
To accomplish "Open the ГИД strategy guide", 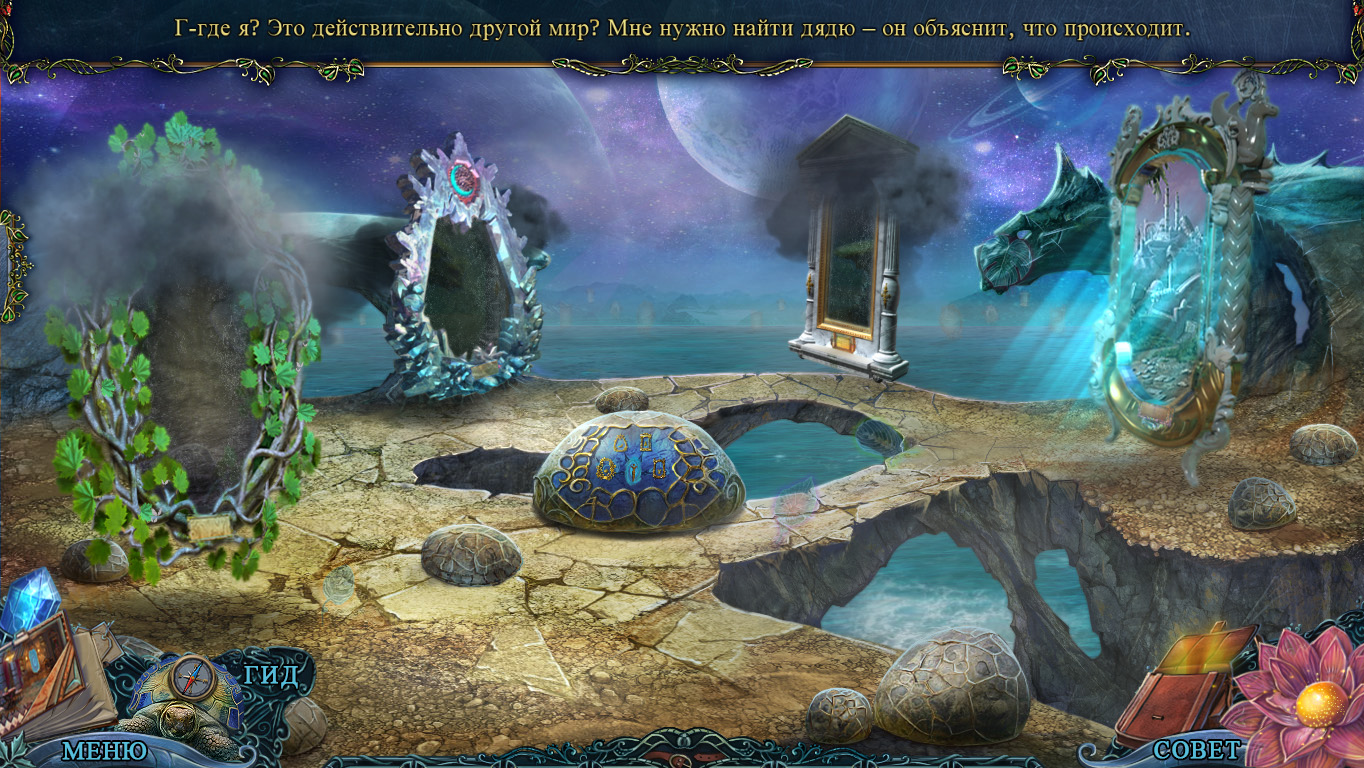I will [271, 675].
